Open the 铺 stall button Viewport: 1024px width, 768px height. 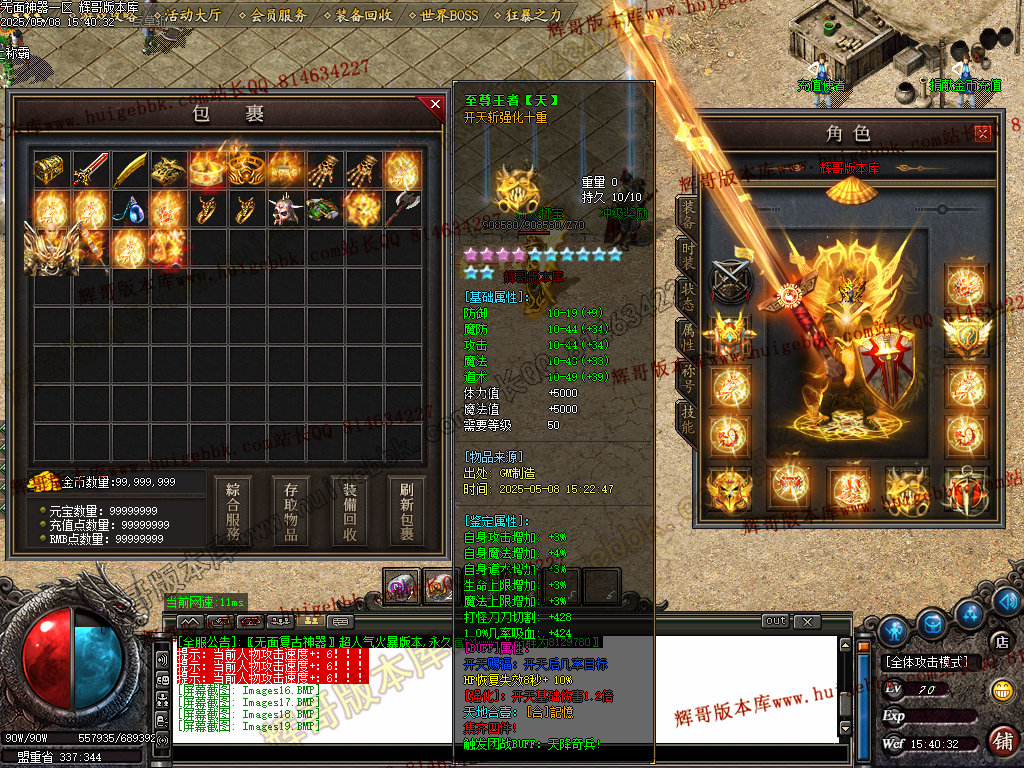[1001, 740]
